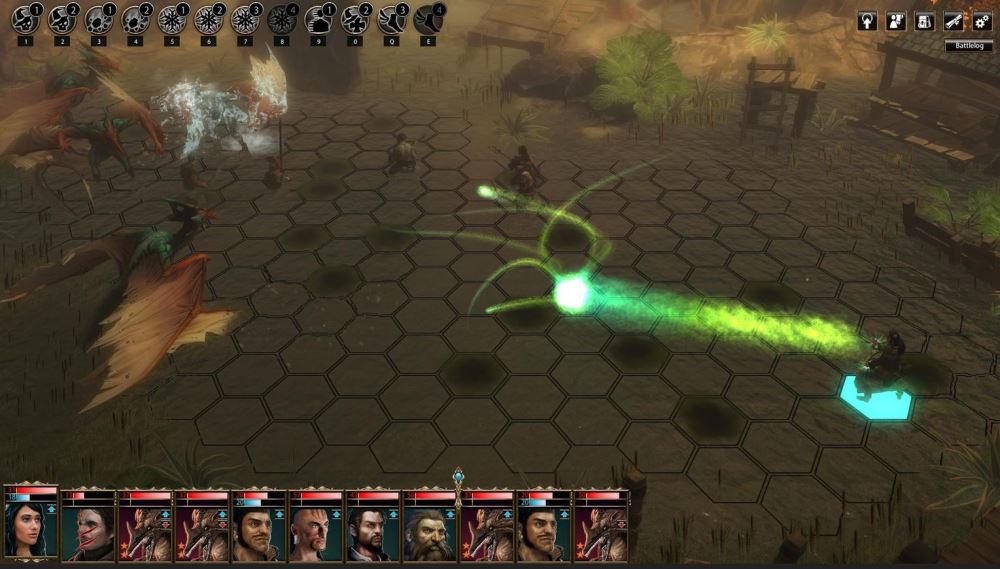This screenshot has width=1000, height=569.
Task: Use the level 4 winged boot ability
Action: [x=428, y=20]
